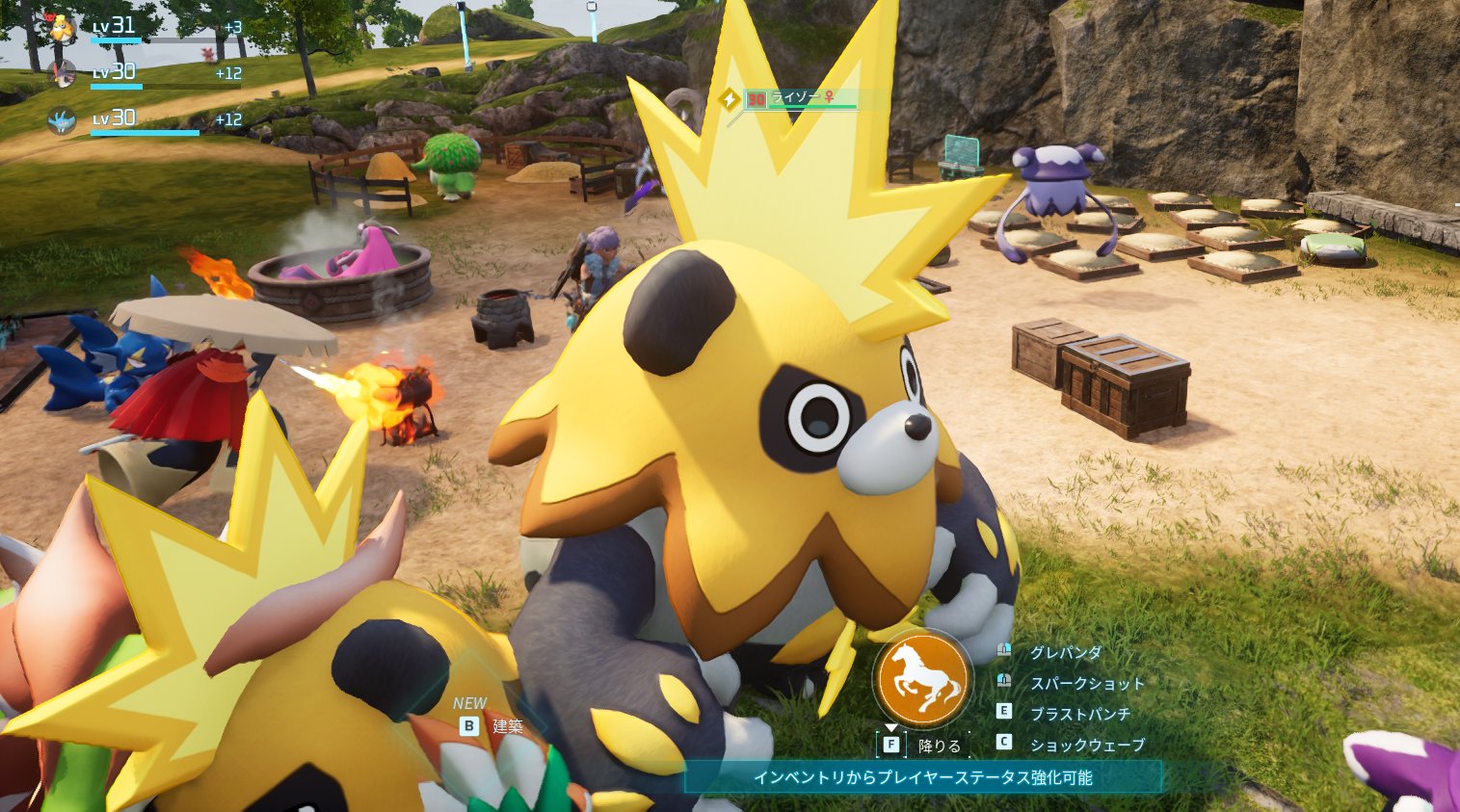Viewport: 1460px width, 812px height.
Task: Activate the ショックウェーブ skill entry
Action: [x=1086, y=745]
